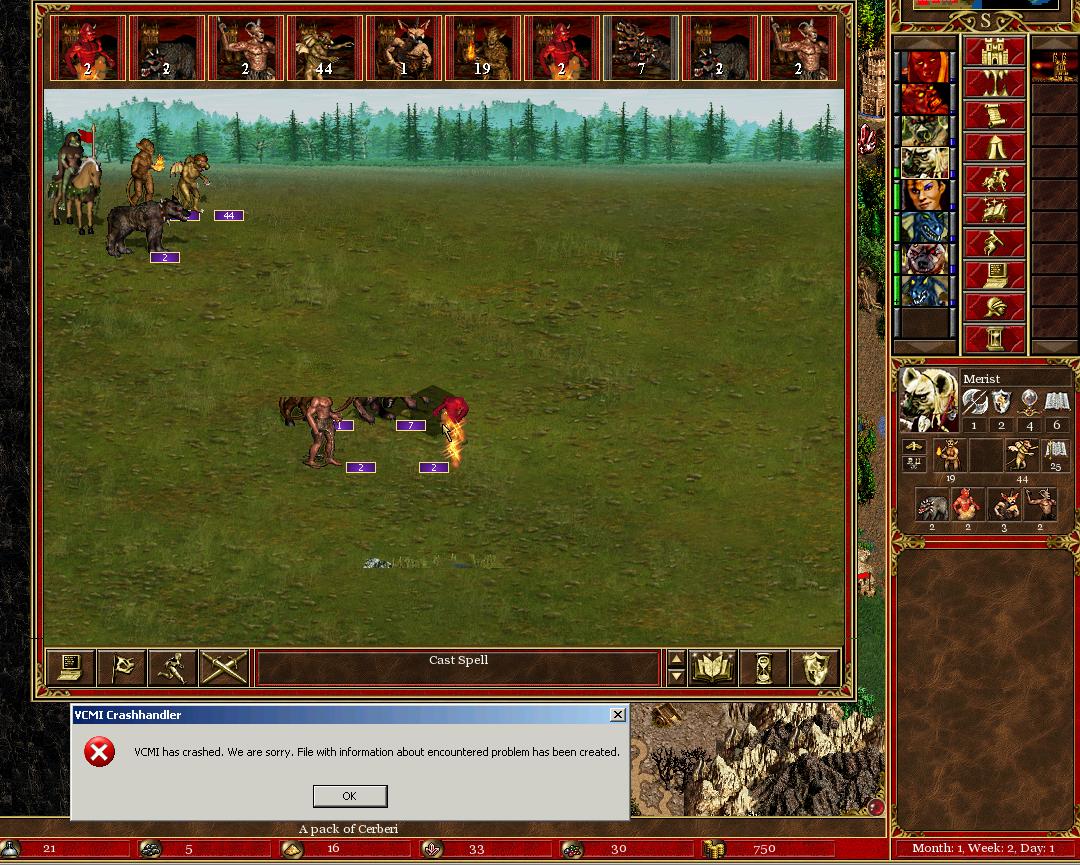This screenshot has height=865, width=1080.
Task: Move the hero with the horseman button
Action: click(994, 180)
